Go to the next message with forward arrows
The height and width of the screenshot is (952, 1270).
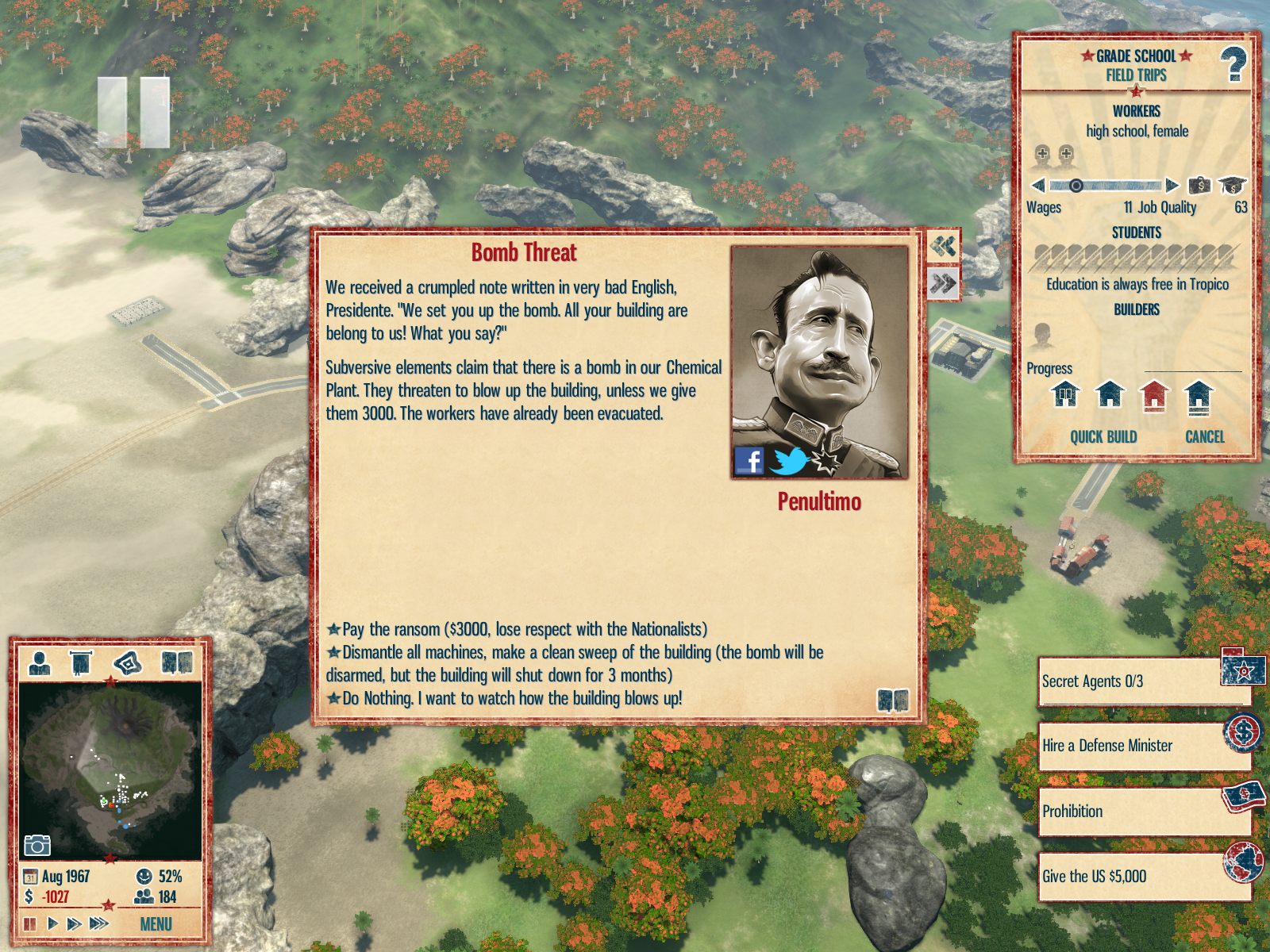pos(943,283)
